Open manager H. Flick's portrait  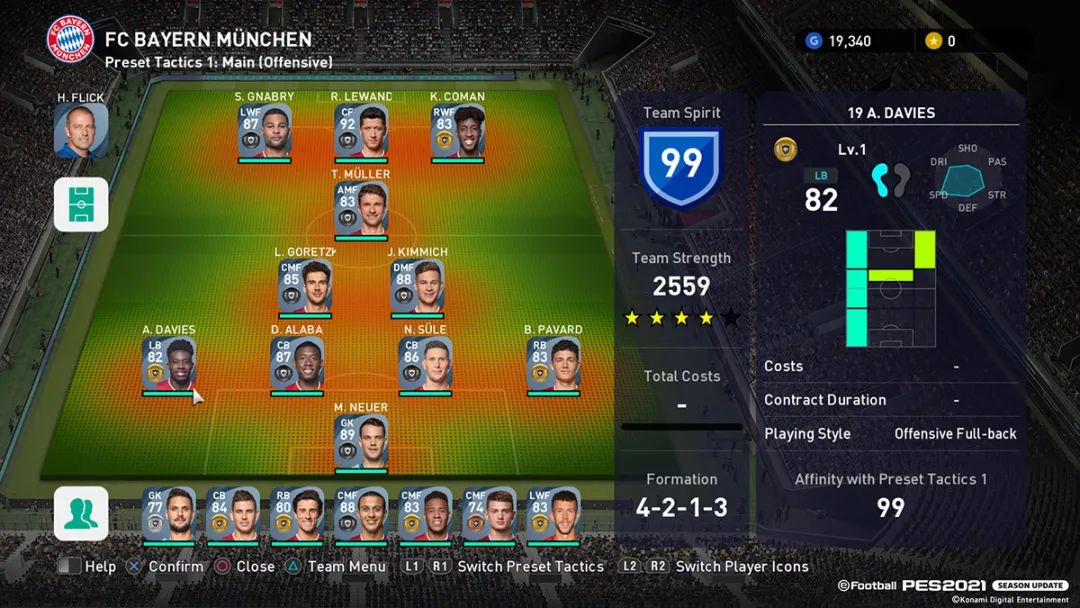(x=81, y=131)
